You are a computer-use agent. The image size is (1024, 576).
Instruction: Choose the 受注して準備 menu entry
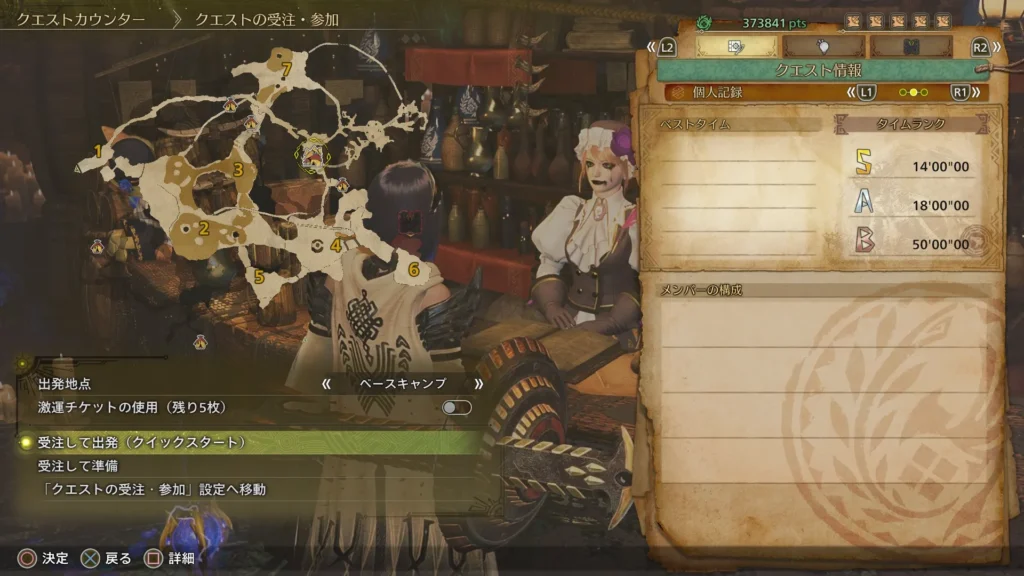82,466
